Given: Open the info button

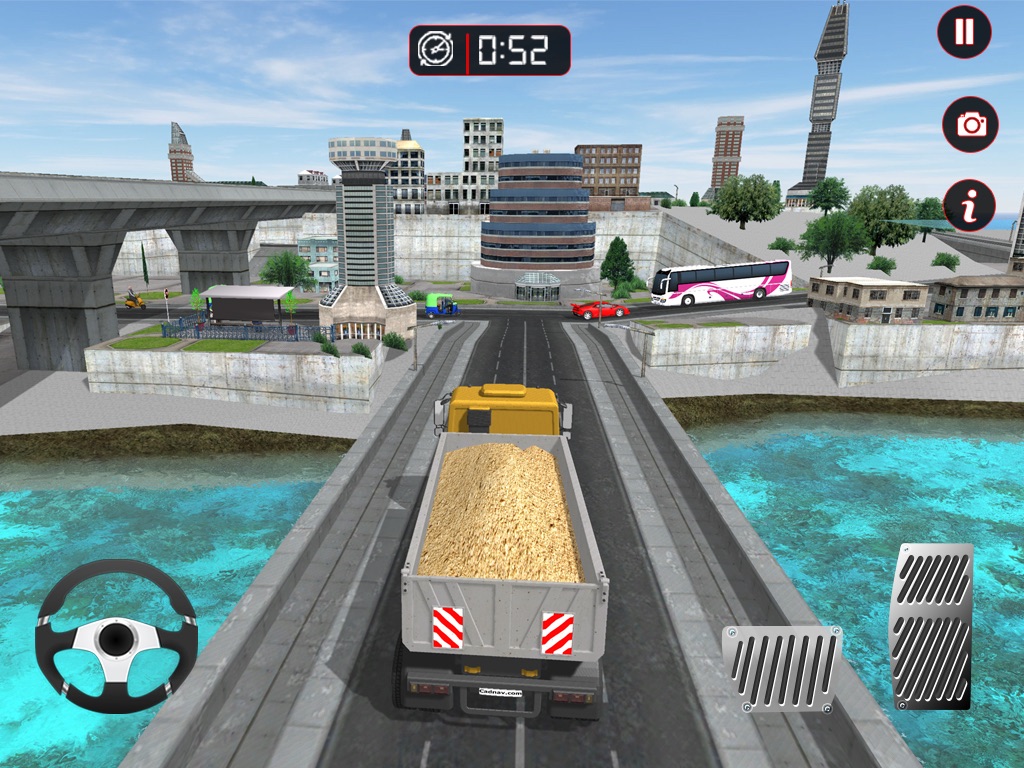Looking at the screenshot, I should tap(969, 205).
